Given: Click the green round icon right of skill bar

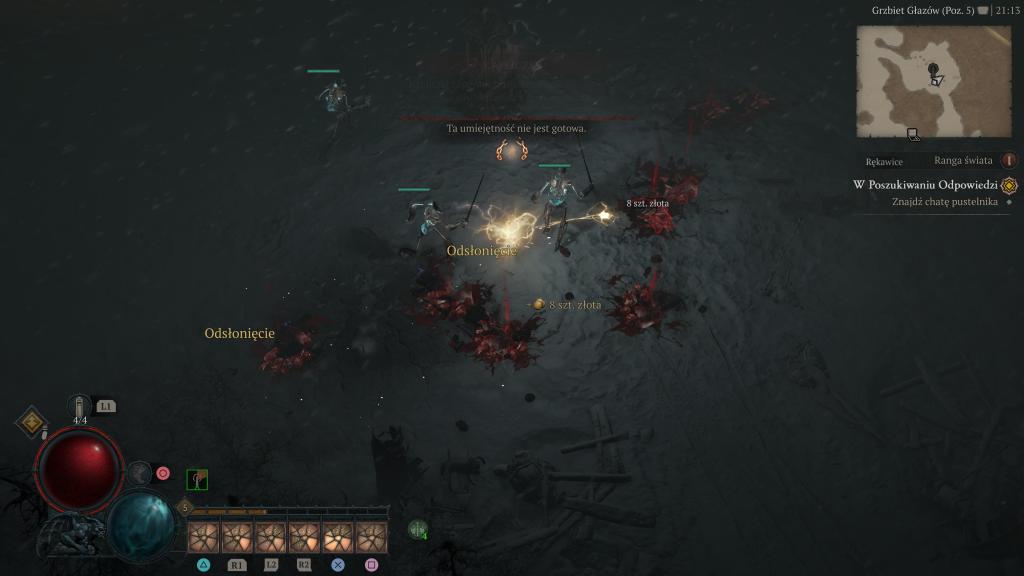Looking at the screenshot, I should [x=418, y=529].
